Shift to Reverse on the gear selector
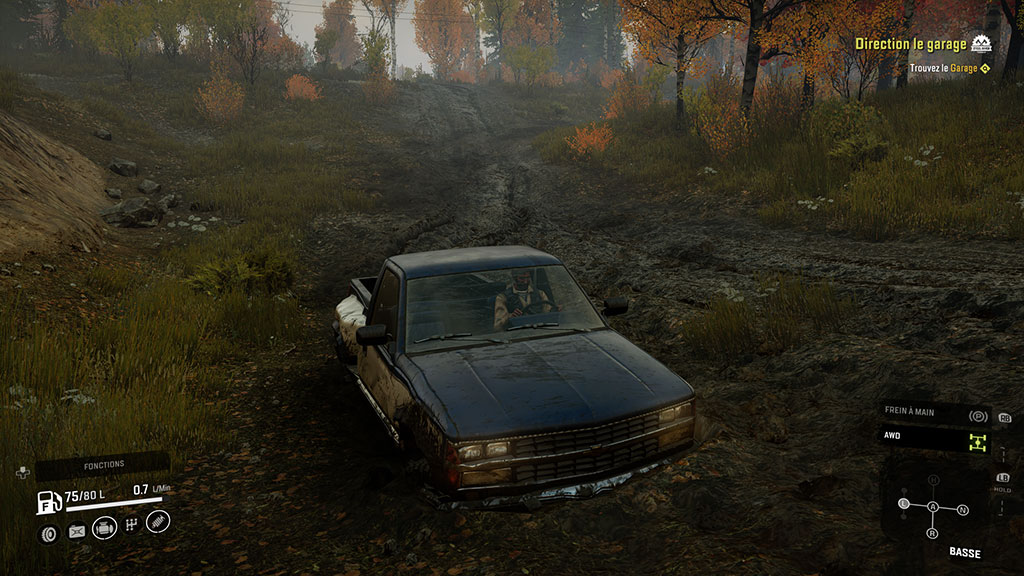This screenshot has width=1024, height=576. point(933,533)
